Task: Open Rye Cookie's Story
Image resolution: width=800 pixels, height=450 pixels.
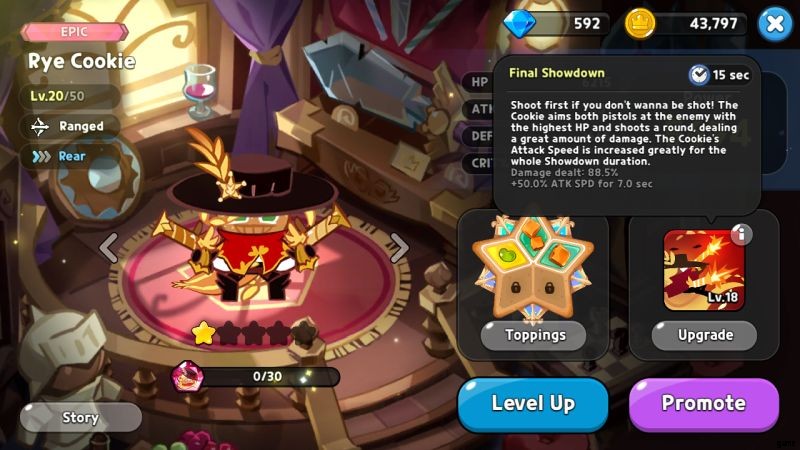Action: click(x=80, y=416)
